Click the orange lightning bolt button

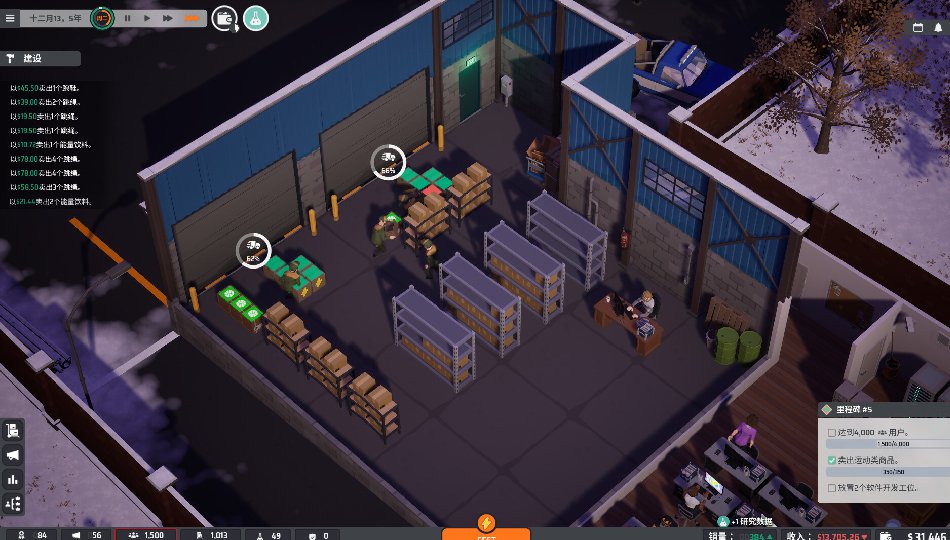point(485,523)
